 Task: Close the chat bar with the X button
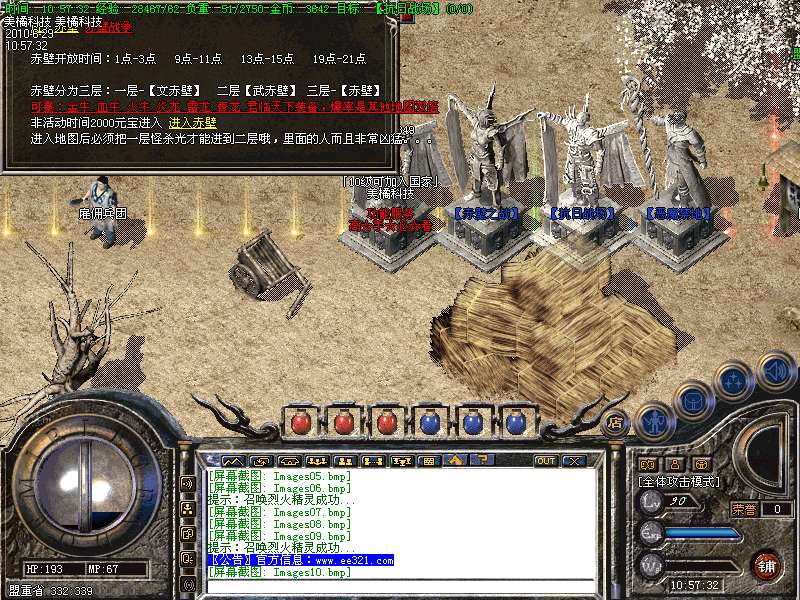pos(573,461)
